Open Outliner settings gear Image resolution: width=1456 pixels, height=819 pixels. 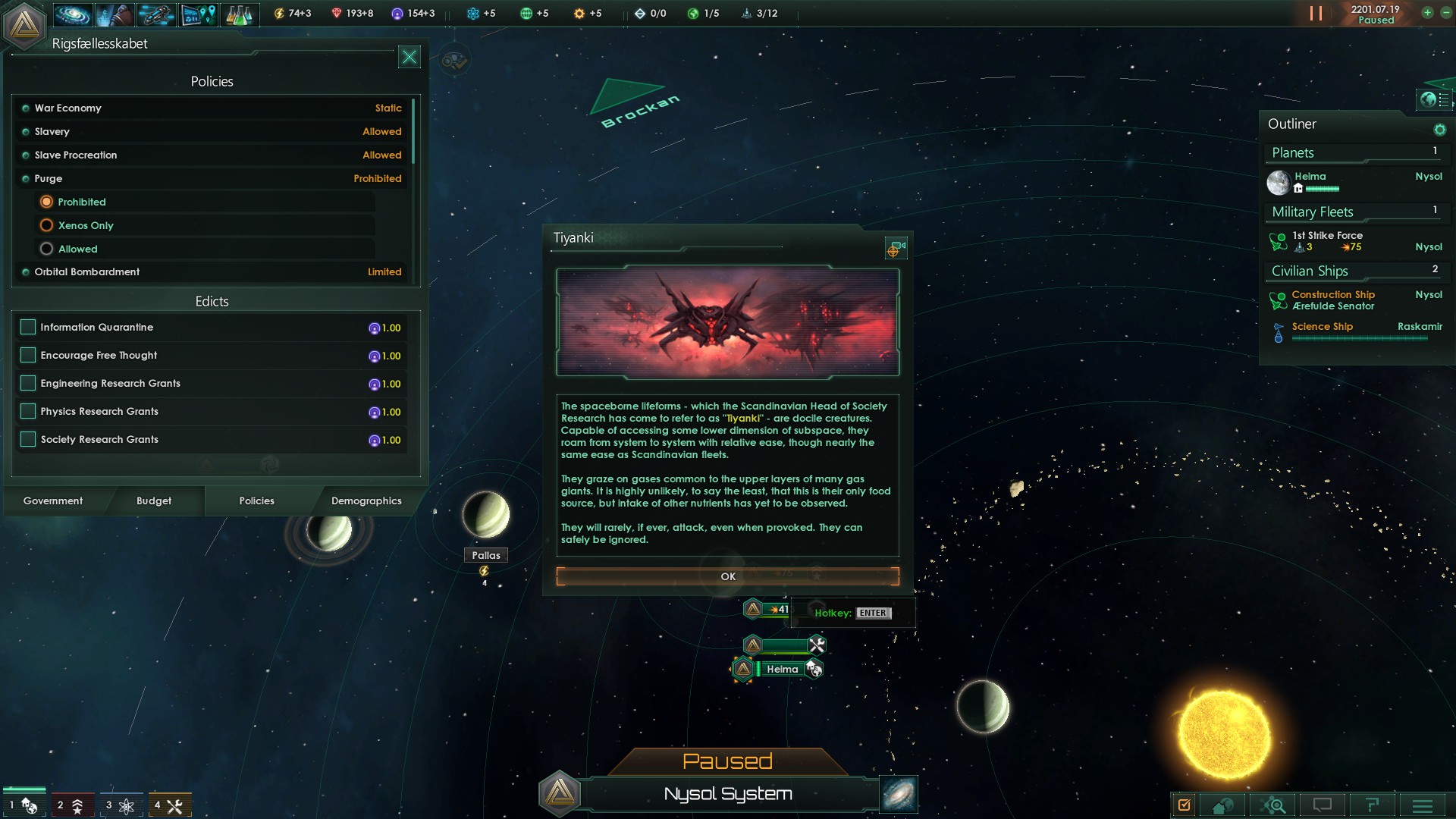pos(1439,130)
